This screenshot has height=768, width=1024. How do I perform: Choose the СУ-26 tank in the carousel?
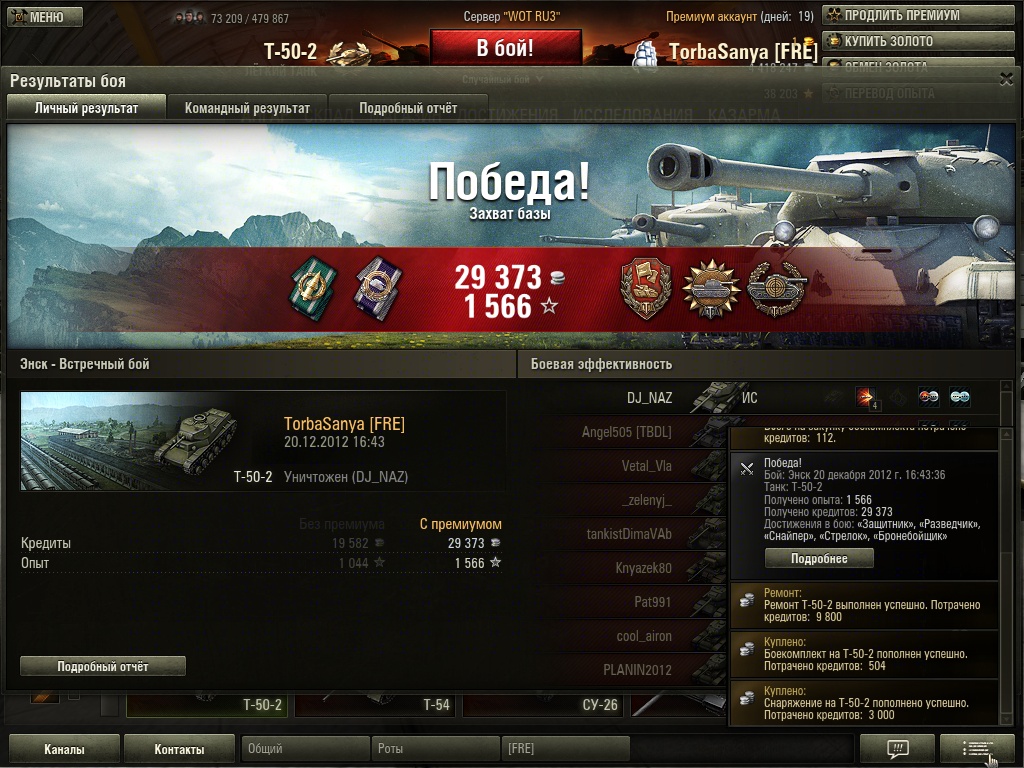(545, 704)
